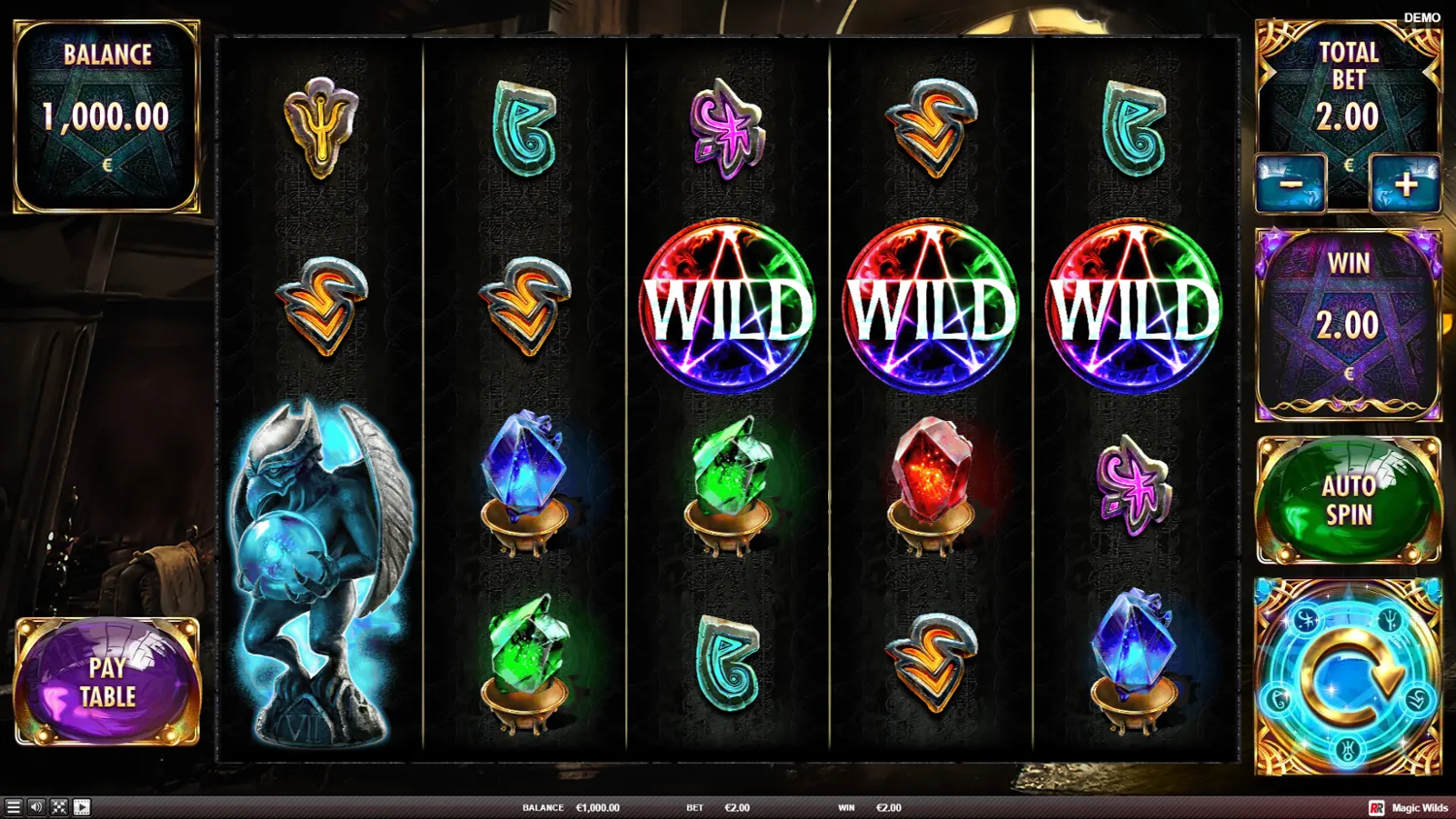Click the film-strip play icon
This screenshot has height=819, width=1456.
[83, 807]
